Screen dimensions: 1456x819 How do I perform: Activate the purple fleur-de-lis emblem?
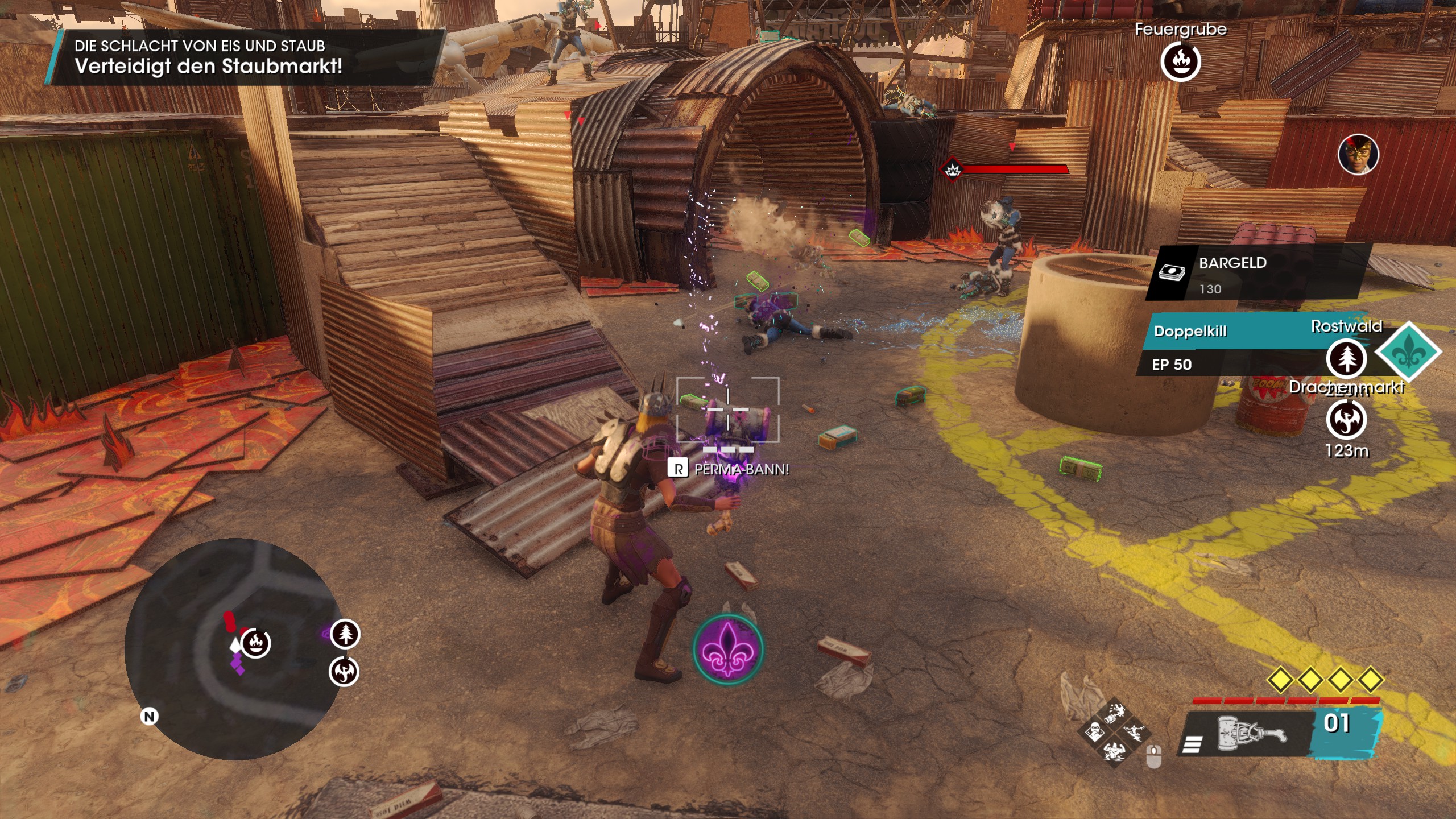click(729, 650)
